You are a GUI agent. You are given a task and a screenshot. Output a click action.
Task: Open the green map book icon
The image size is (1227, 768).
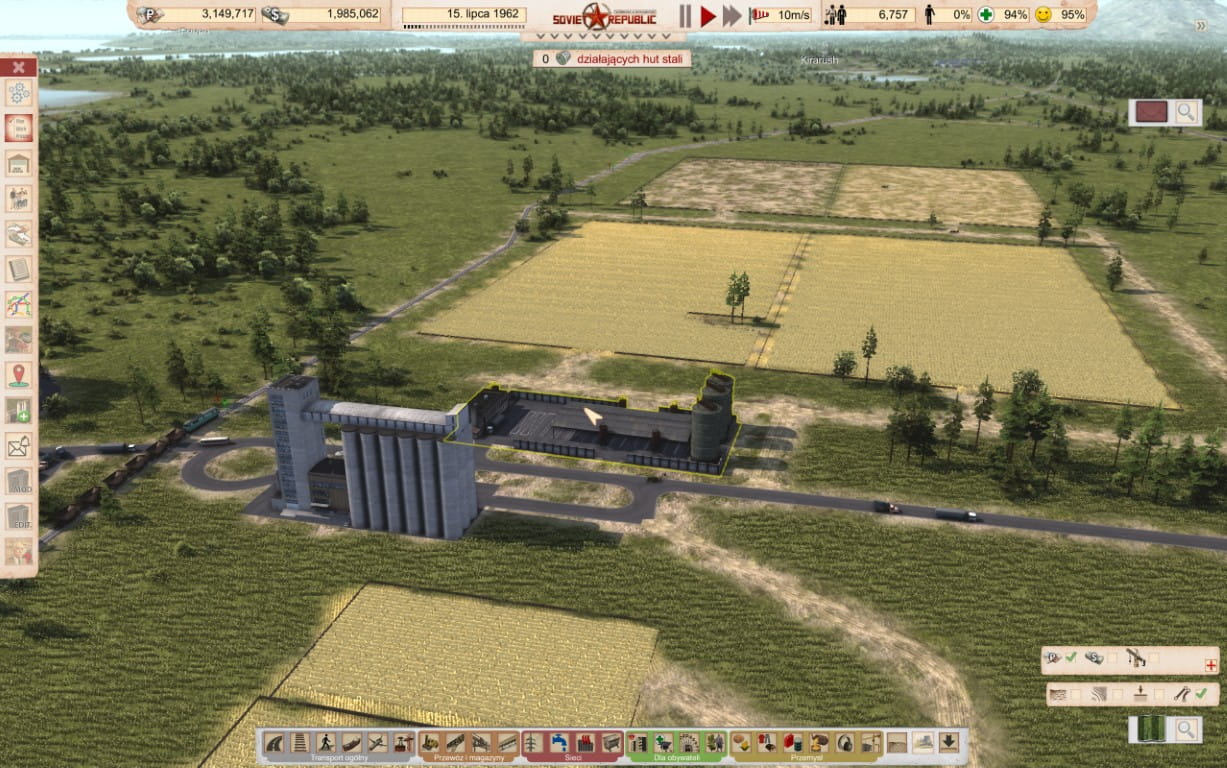coord(1151,729)
